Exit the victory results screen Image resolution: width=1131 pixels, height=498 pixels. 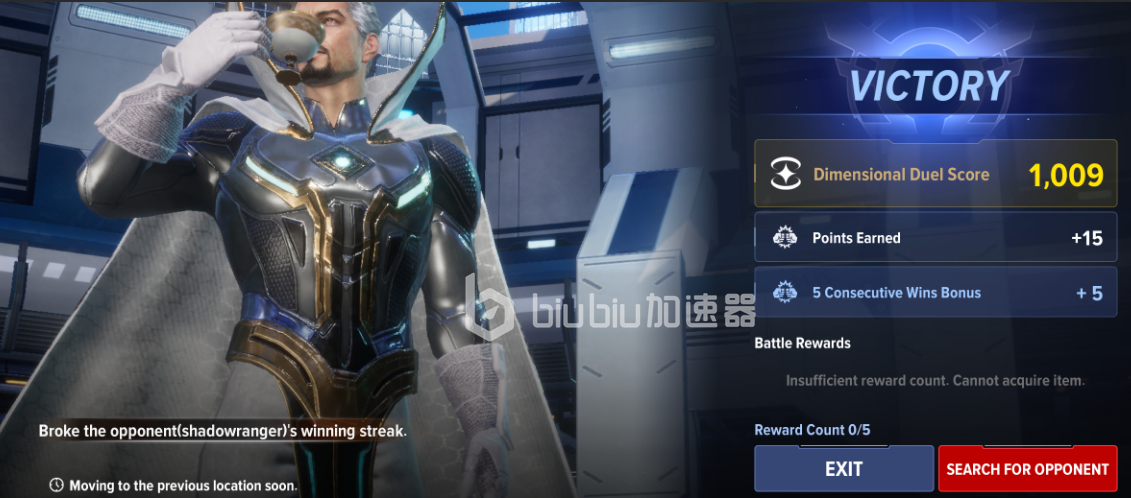click(844, 468)
